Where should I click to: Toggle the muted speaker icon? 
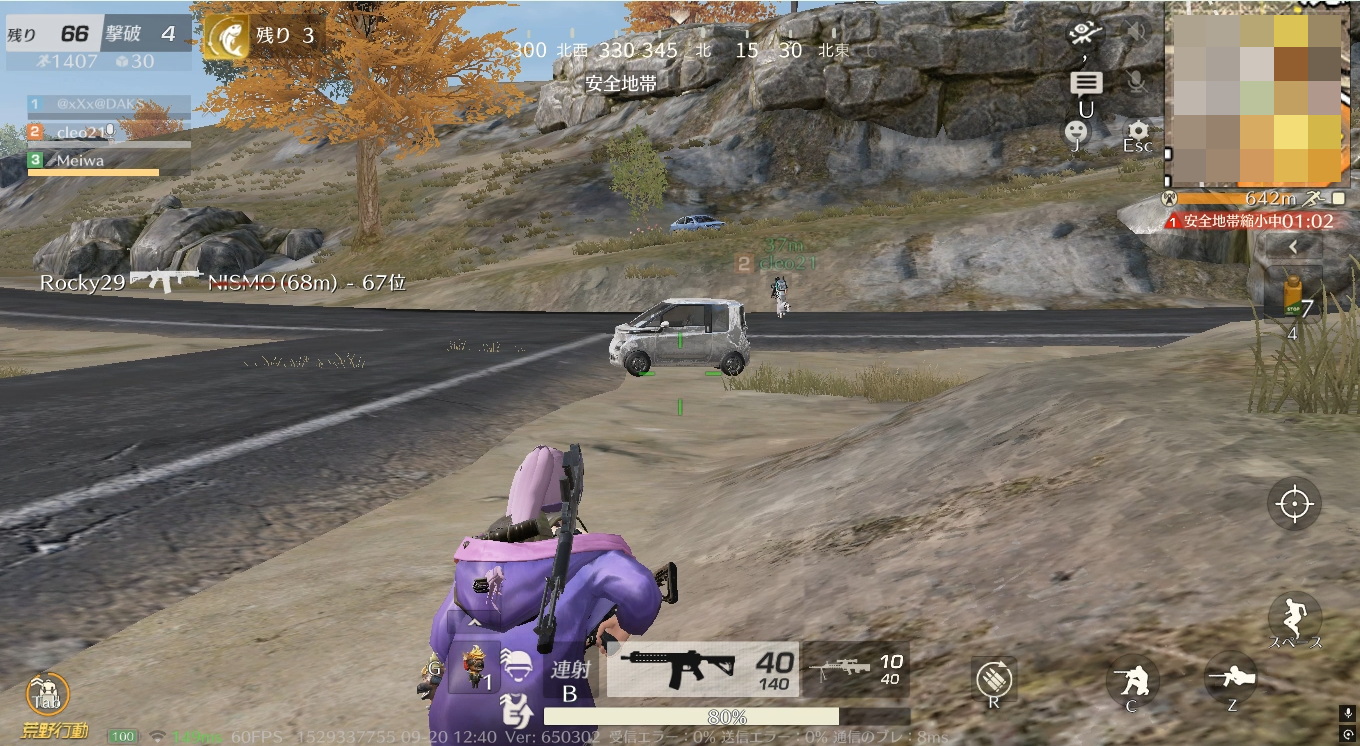(x=1136, y=33)
